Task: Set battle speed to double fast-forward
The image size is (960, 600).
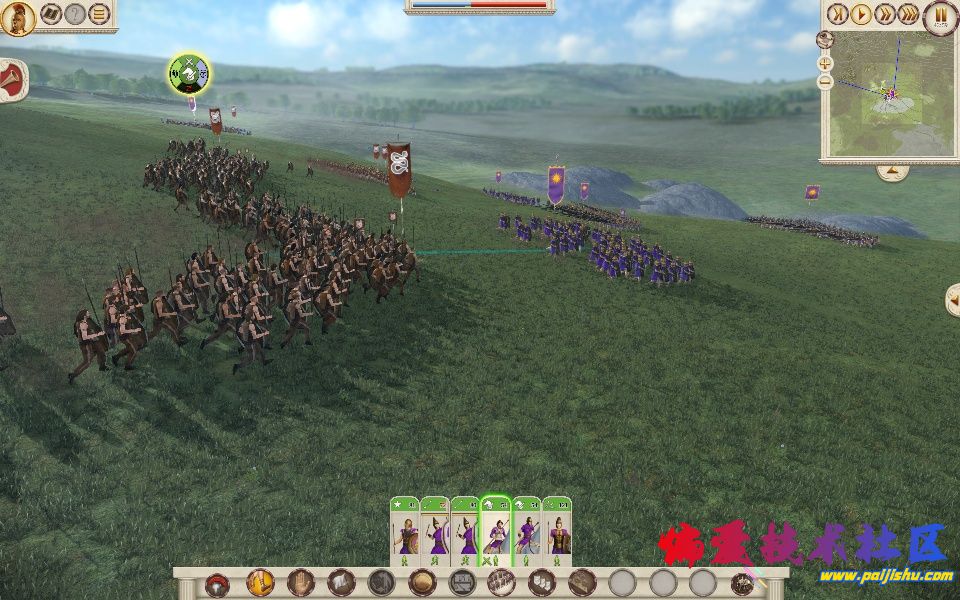Action: click(884, 14)
